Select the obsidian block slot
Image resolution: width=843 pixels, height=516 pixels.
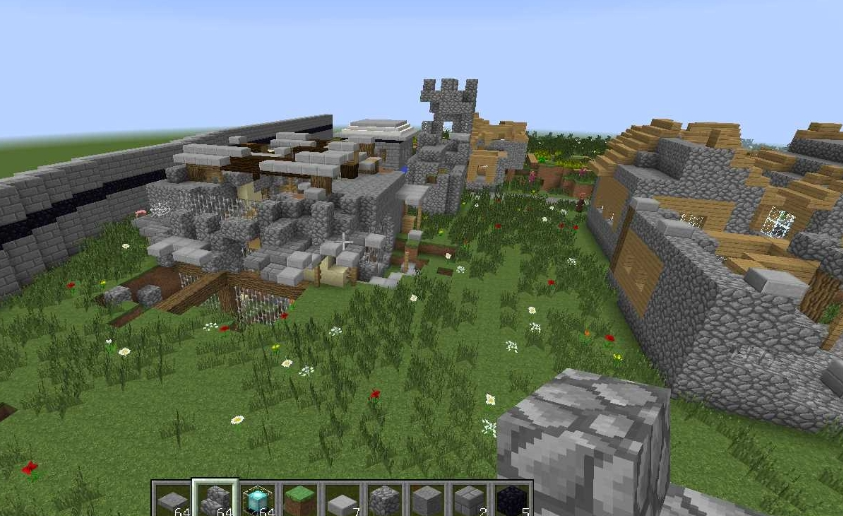coord(511,499)
